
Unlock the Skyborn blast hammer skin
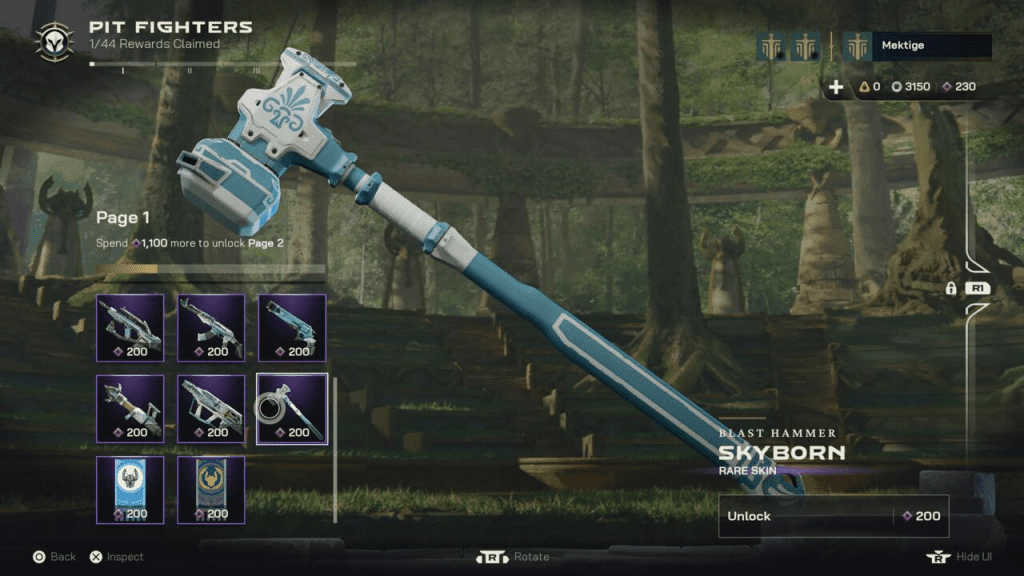(833, 516)
